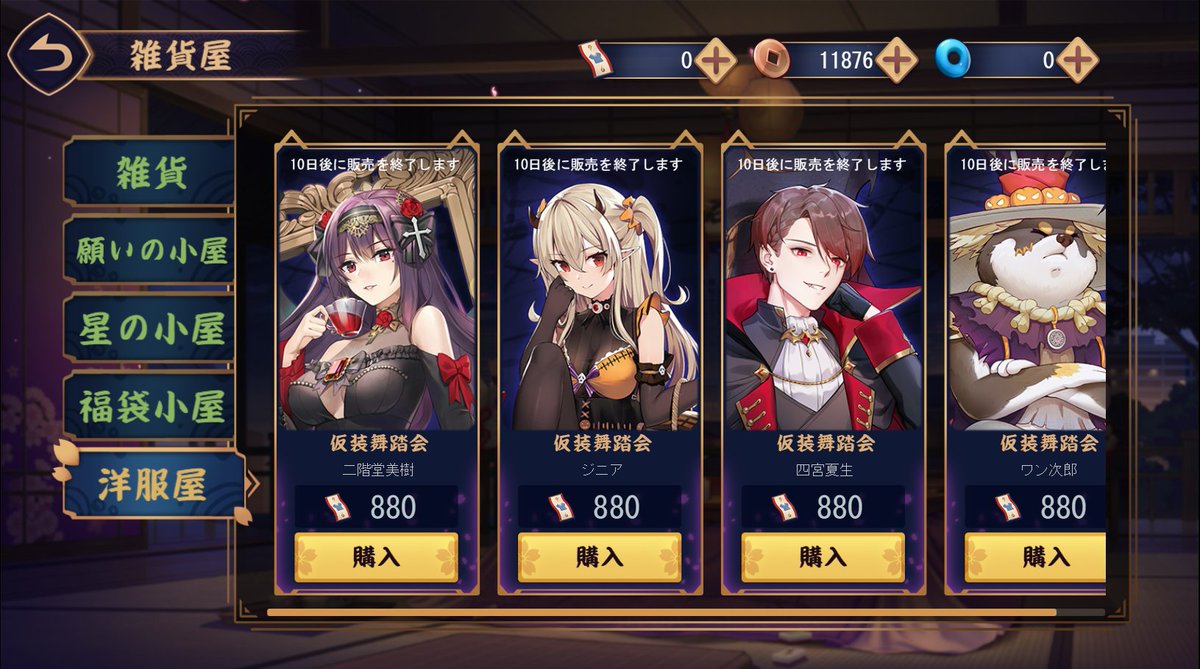Select the ワン次郎 scarecrow costume card
The height and width of the screenshot is (669, 1200).
(x=1030, y=300)
